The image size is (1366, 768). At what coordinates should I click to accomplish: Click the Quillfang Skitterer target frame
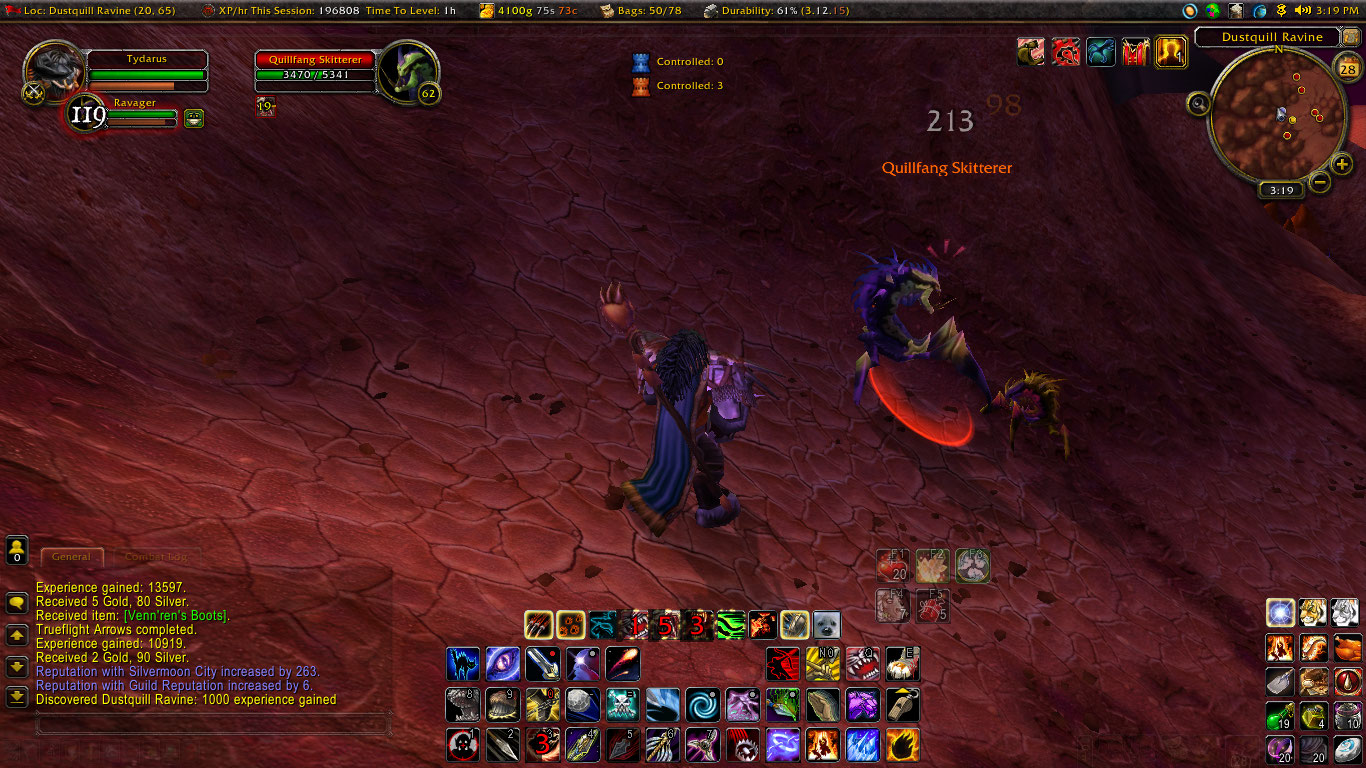click(316, 67)
